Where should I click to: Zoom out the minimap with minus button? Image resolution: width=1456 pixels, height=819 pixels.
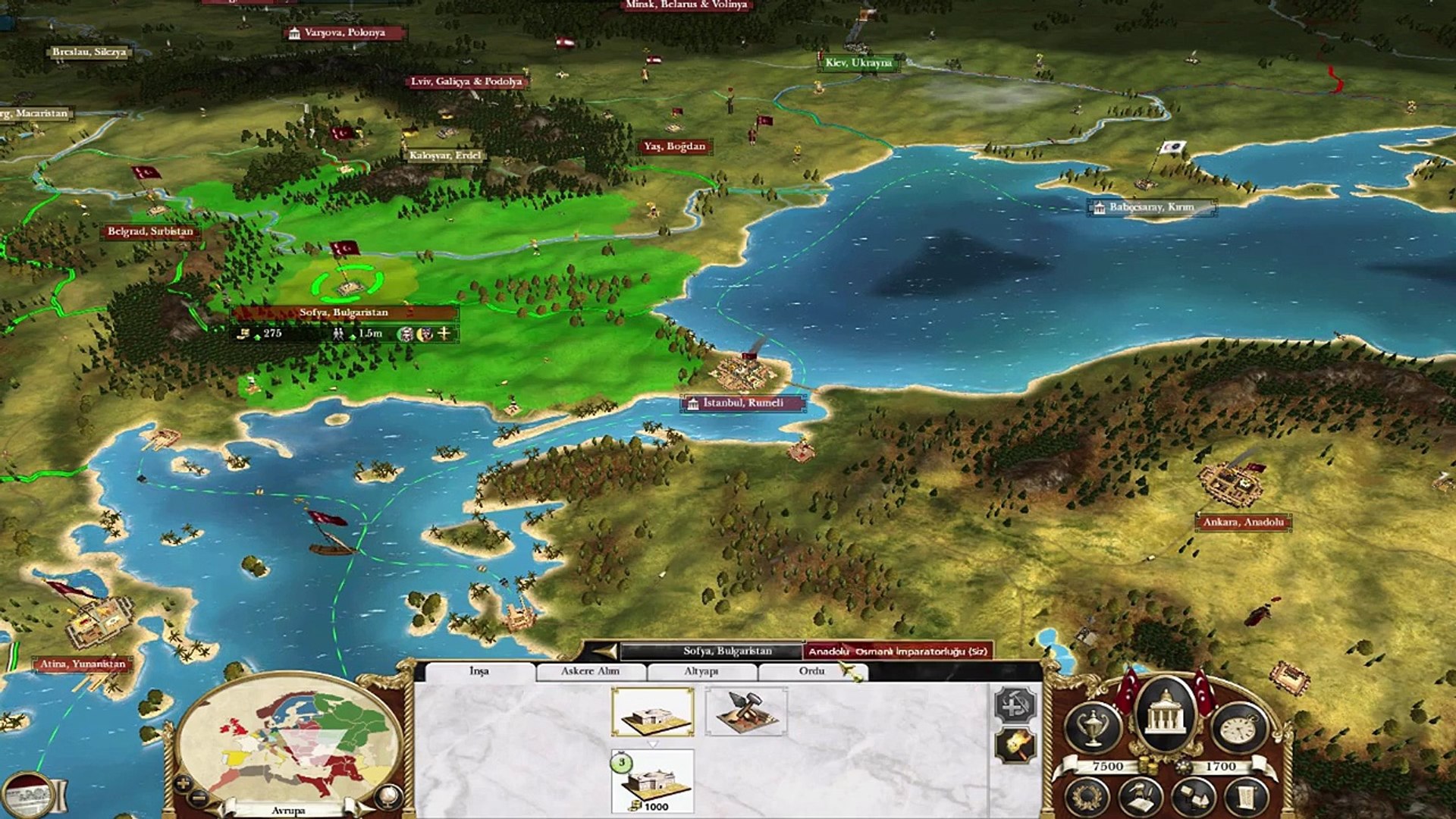pyautogui.click(x=197, y=797)
